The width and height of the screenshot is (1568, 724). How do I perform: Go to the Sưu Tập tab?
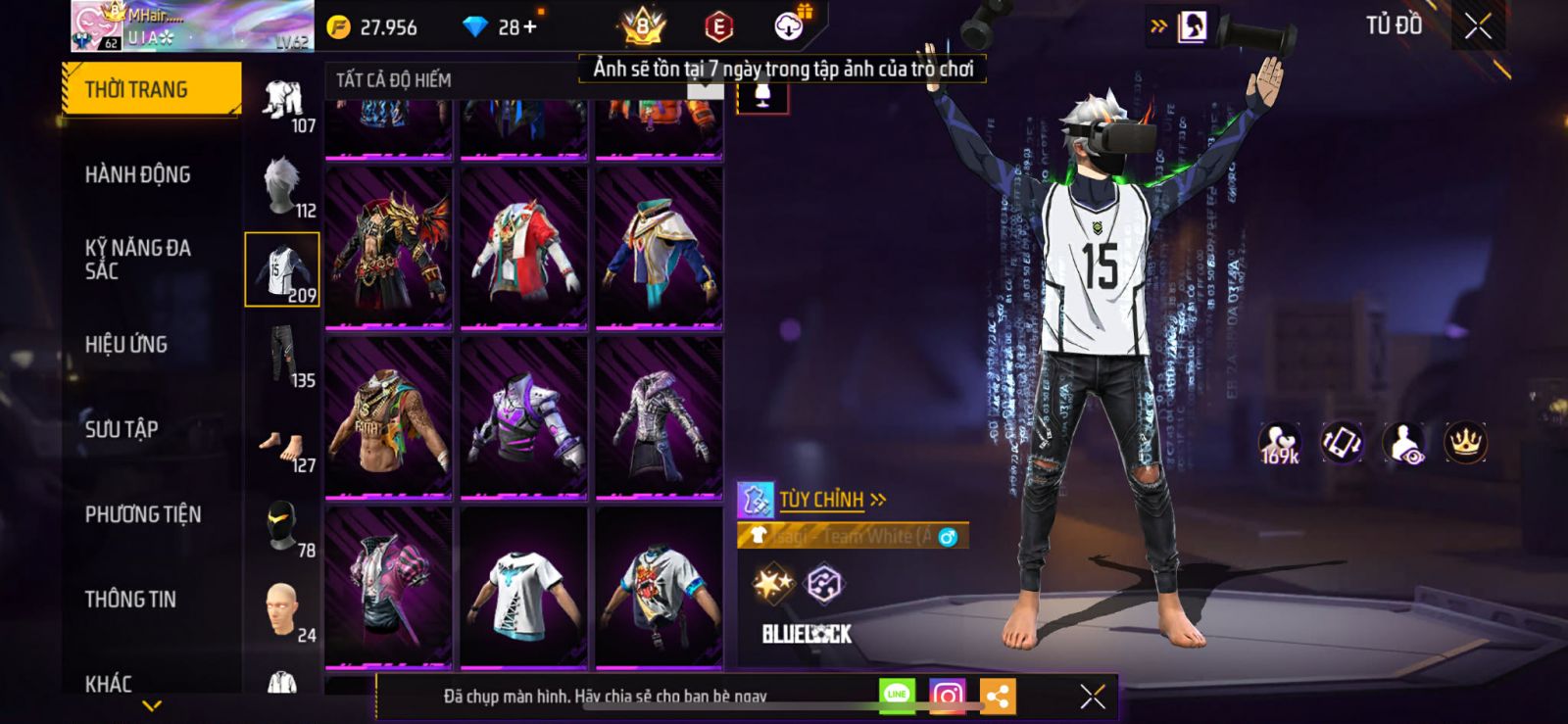click(x=122, y=428)
